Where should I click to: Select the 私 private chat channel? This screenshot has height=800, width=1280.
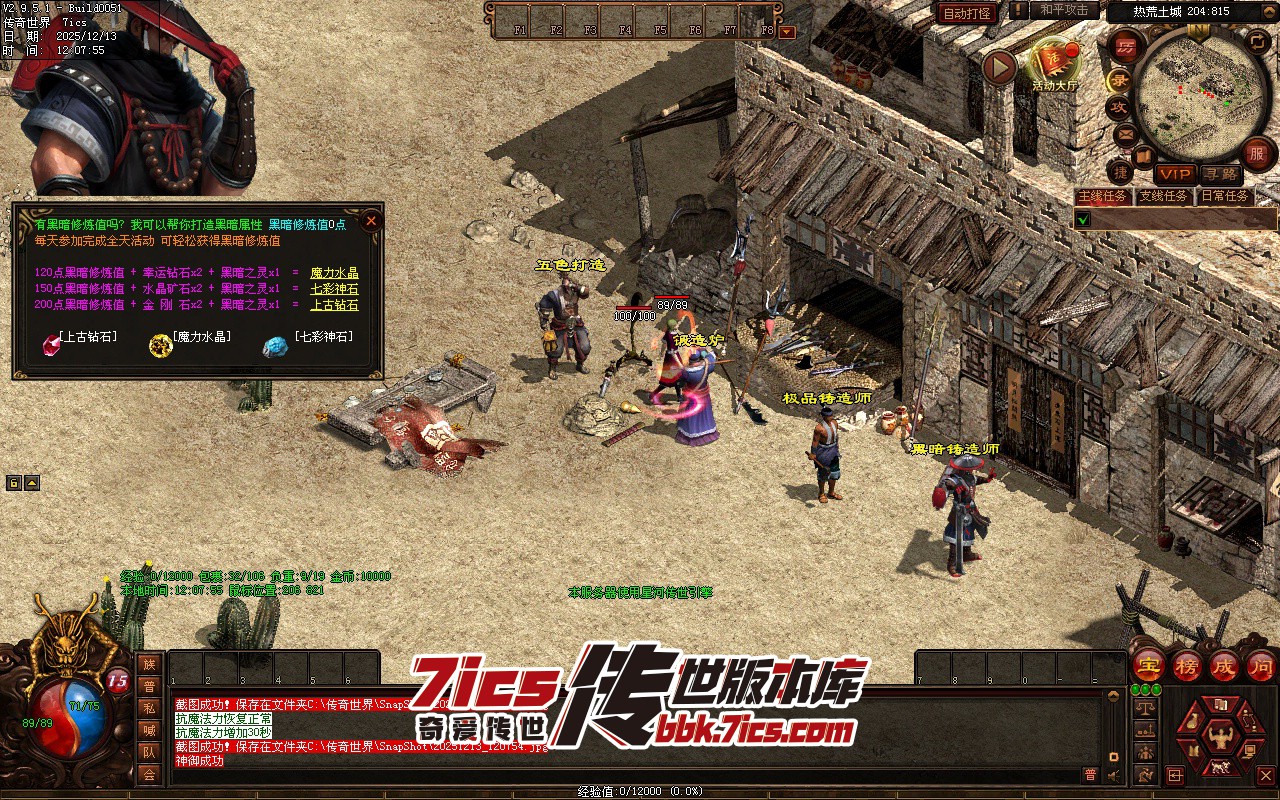[x=149, y=708]
